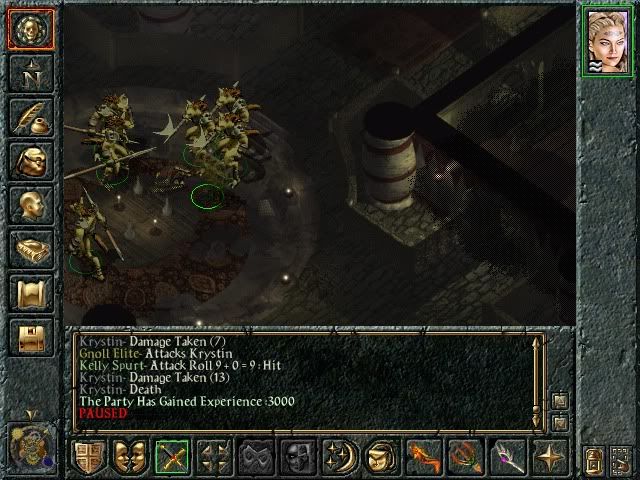Open the area map (compass N)
This screenshot has width=640, height=480.
pyautogui.click(x=30, y=72)
